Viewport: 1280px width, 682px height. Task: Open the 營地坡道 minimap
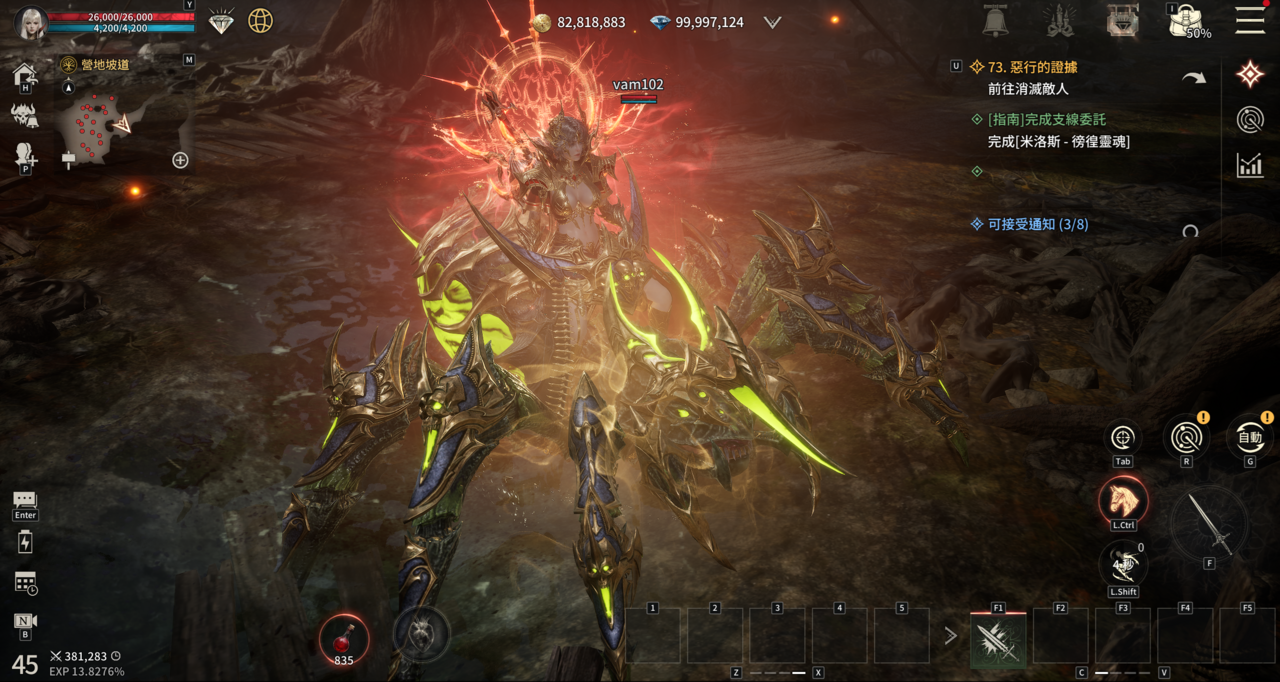click(101, 120)
